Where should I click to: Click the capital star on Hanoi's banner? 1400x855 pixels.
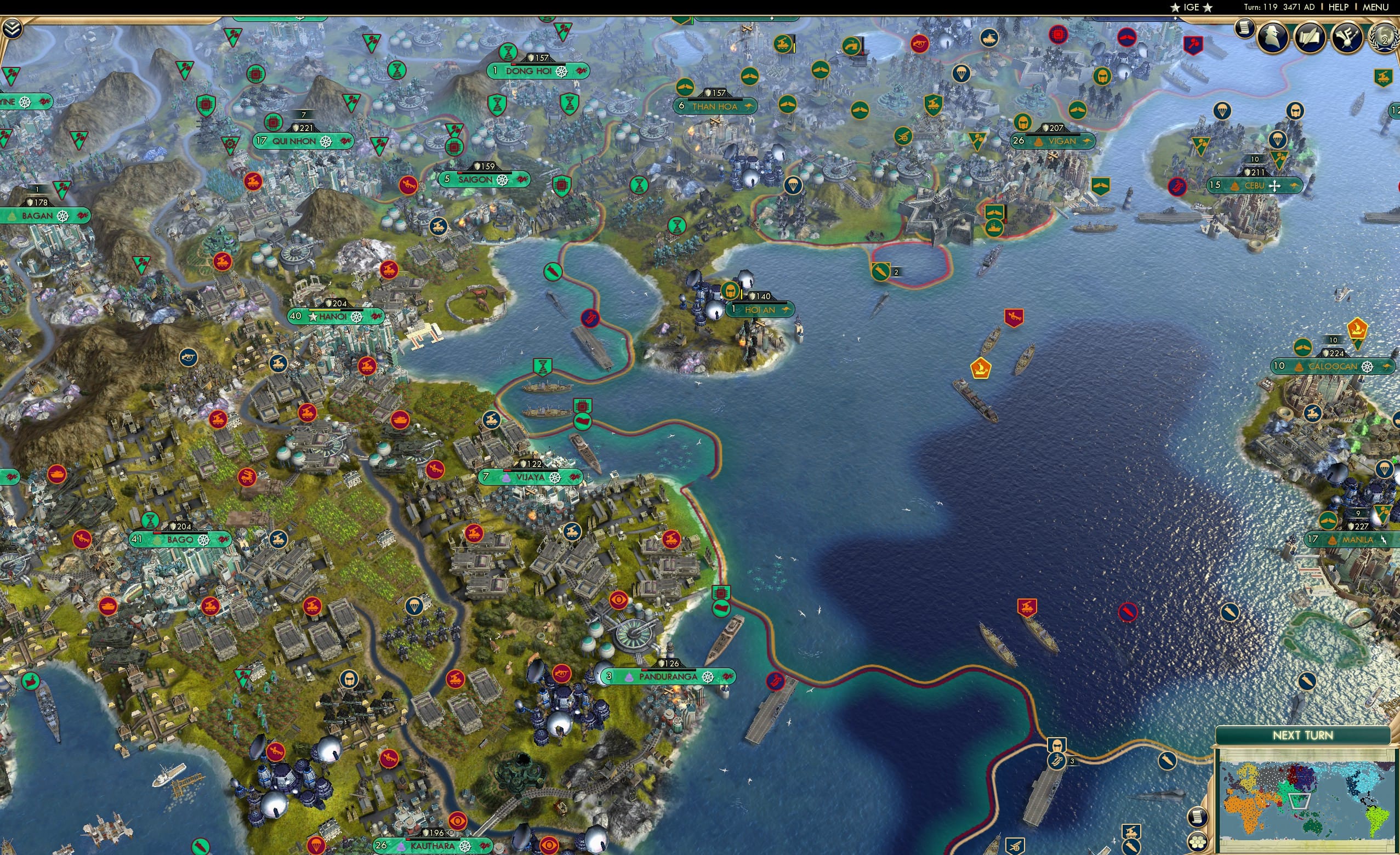point(314,318)
